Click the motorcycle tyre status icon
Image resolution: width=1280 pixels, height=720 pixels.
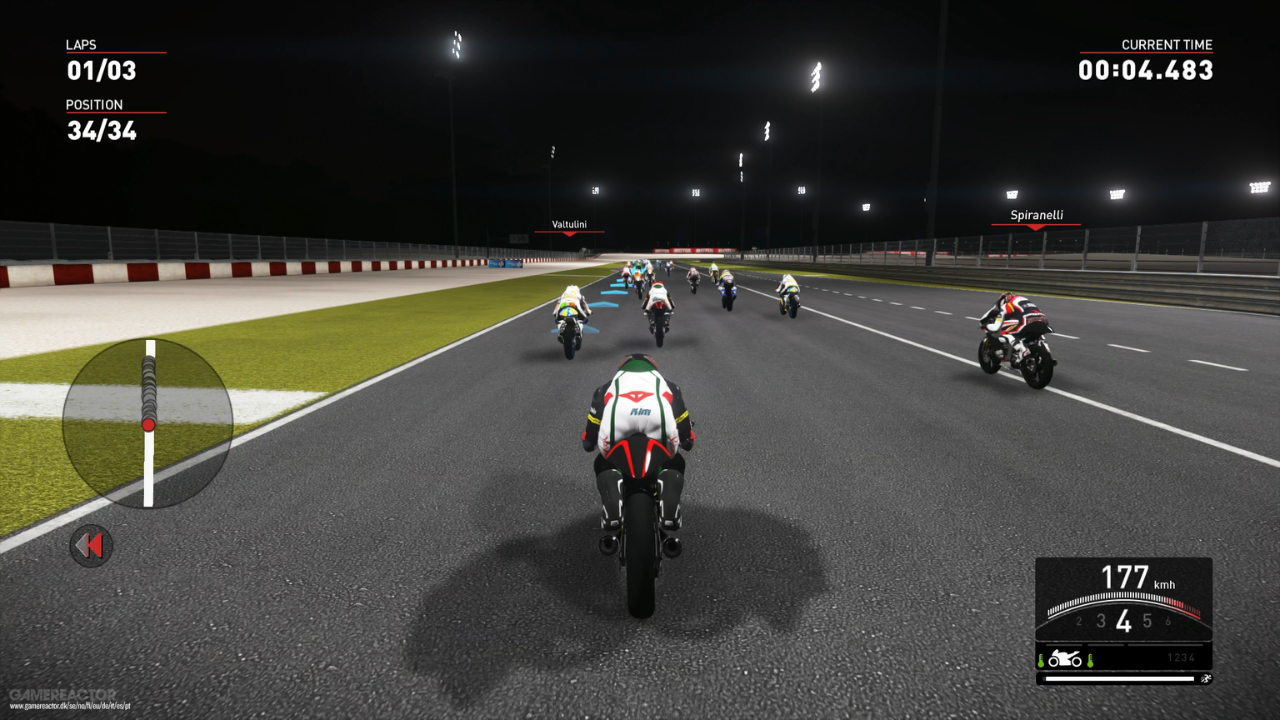(1064, 659)
